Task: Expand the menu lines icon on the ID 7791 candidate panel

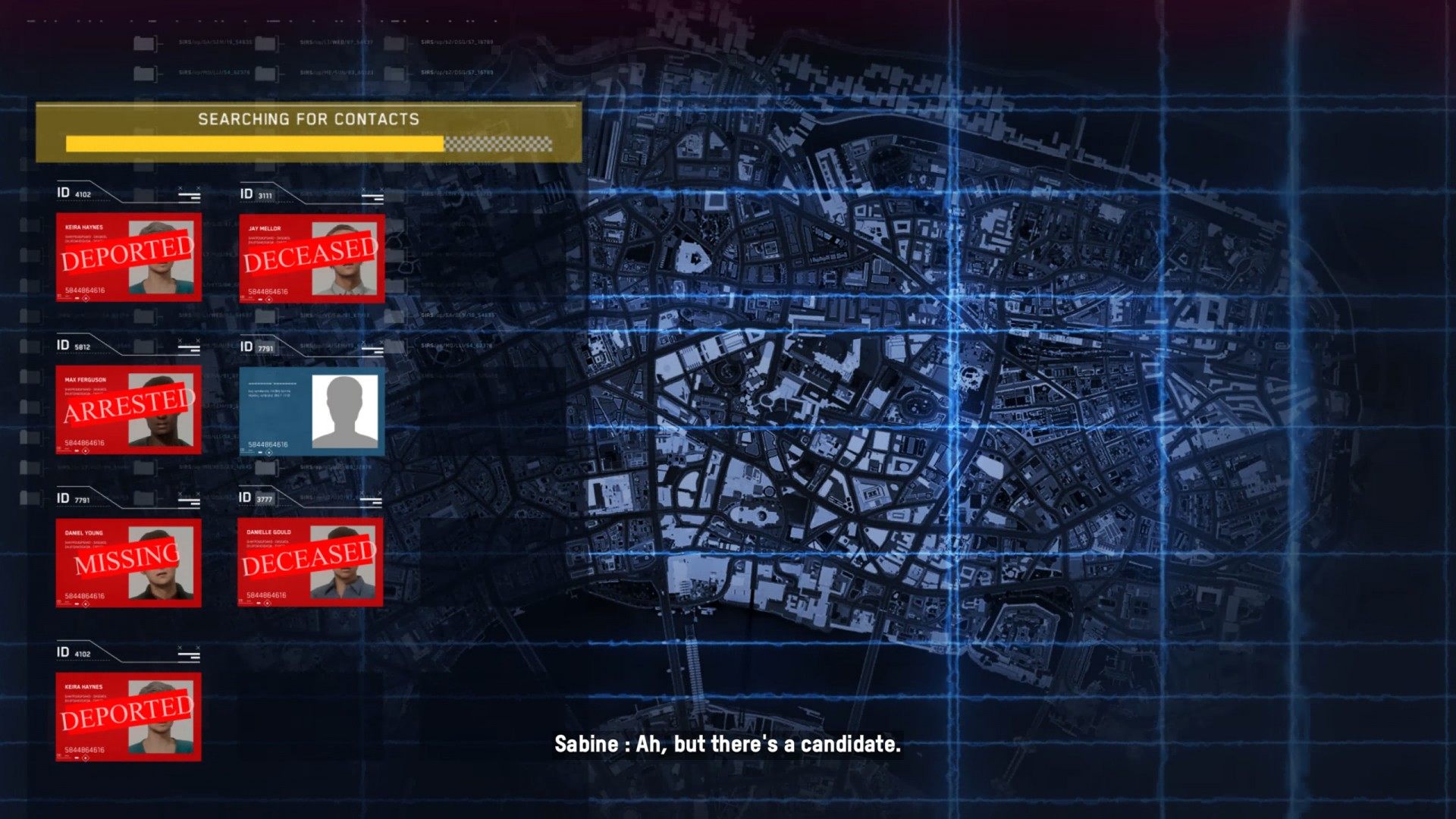Action: [372, 353]
